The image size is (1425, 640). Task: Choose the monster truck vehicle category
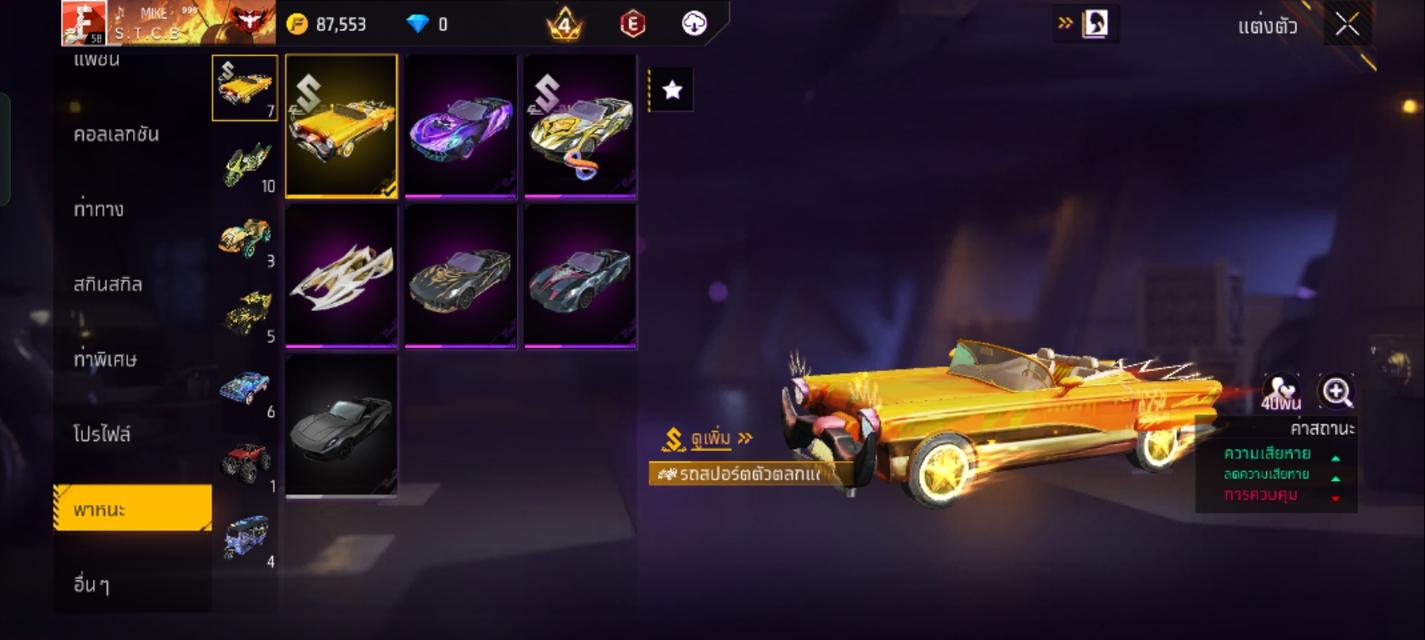[x=245, y=464]
